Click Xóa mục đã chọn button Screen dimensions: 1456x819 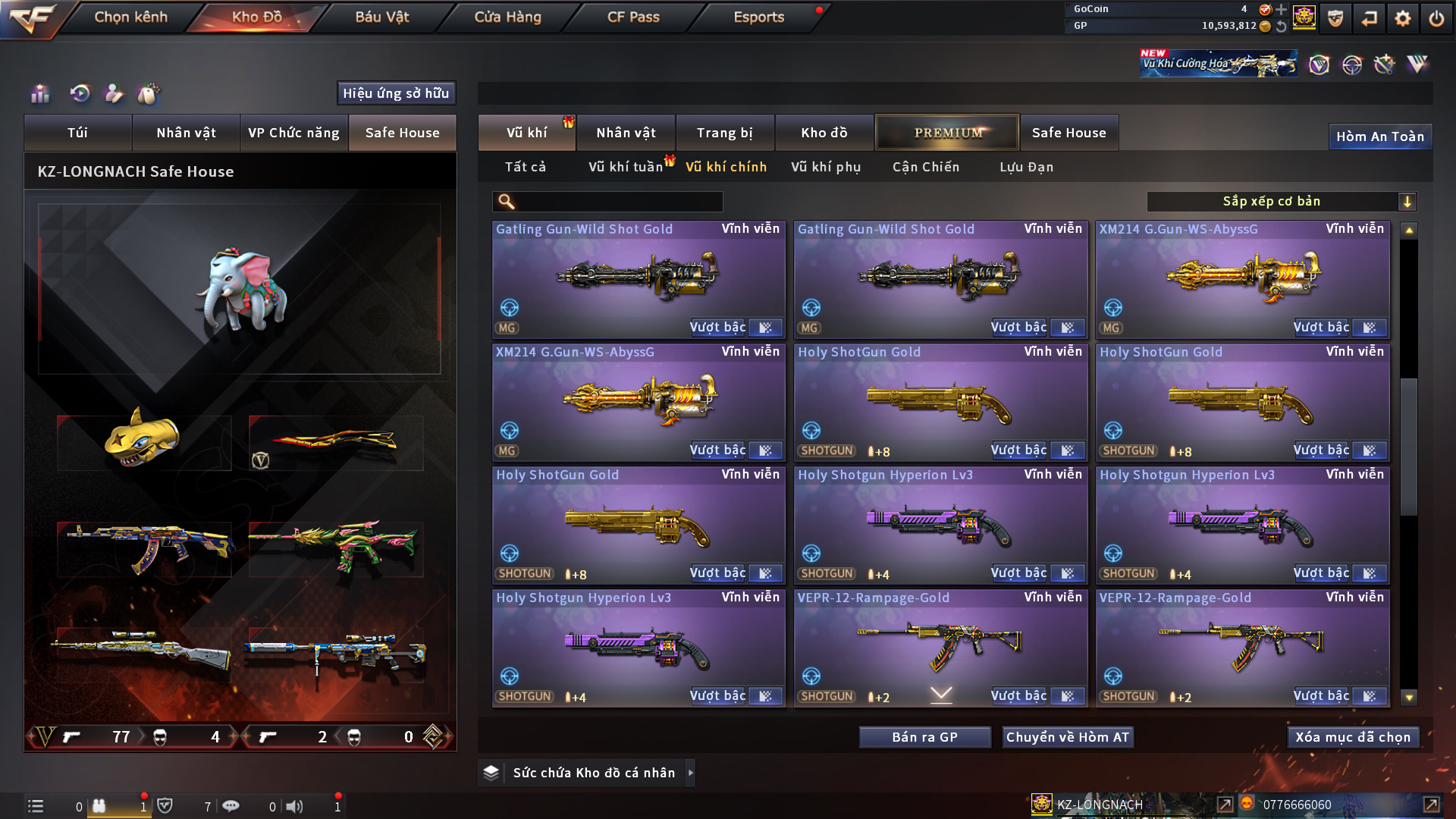point(1353,737)
